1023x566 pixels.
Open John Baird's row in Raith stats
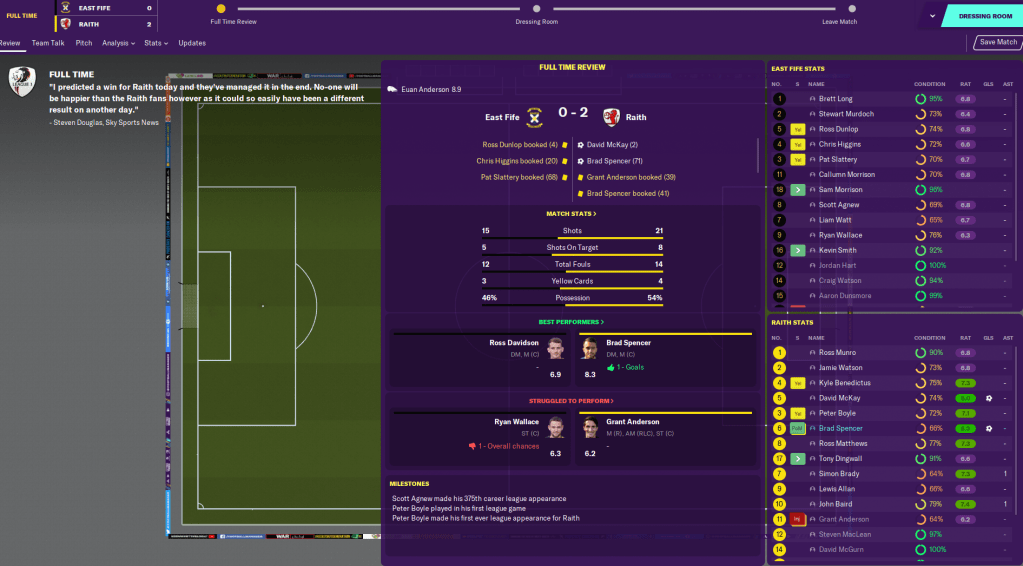837,504
